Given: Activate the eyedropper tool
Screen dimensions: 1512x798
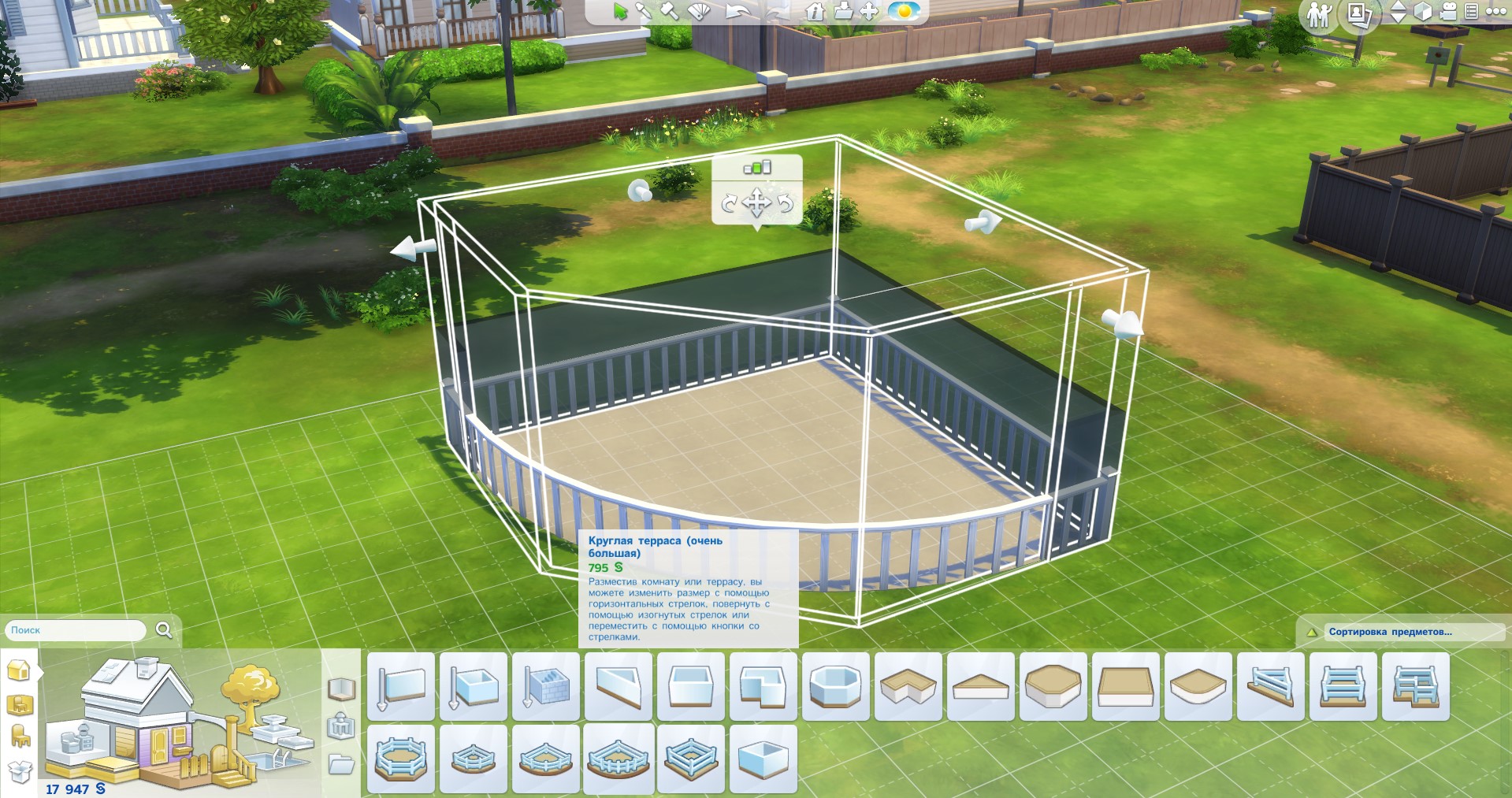Looking at the screenshot, I should coord(645,11).
